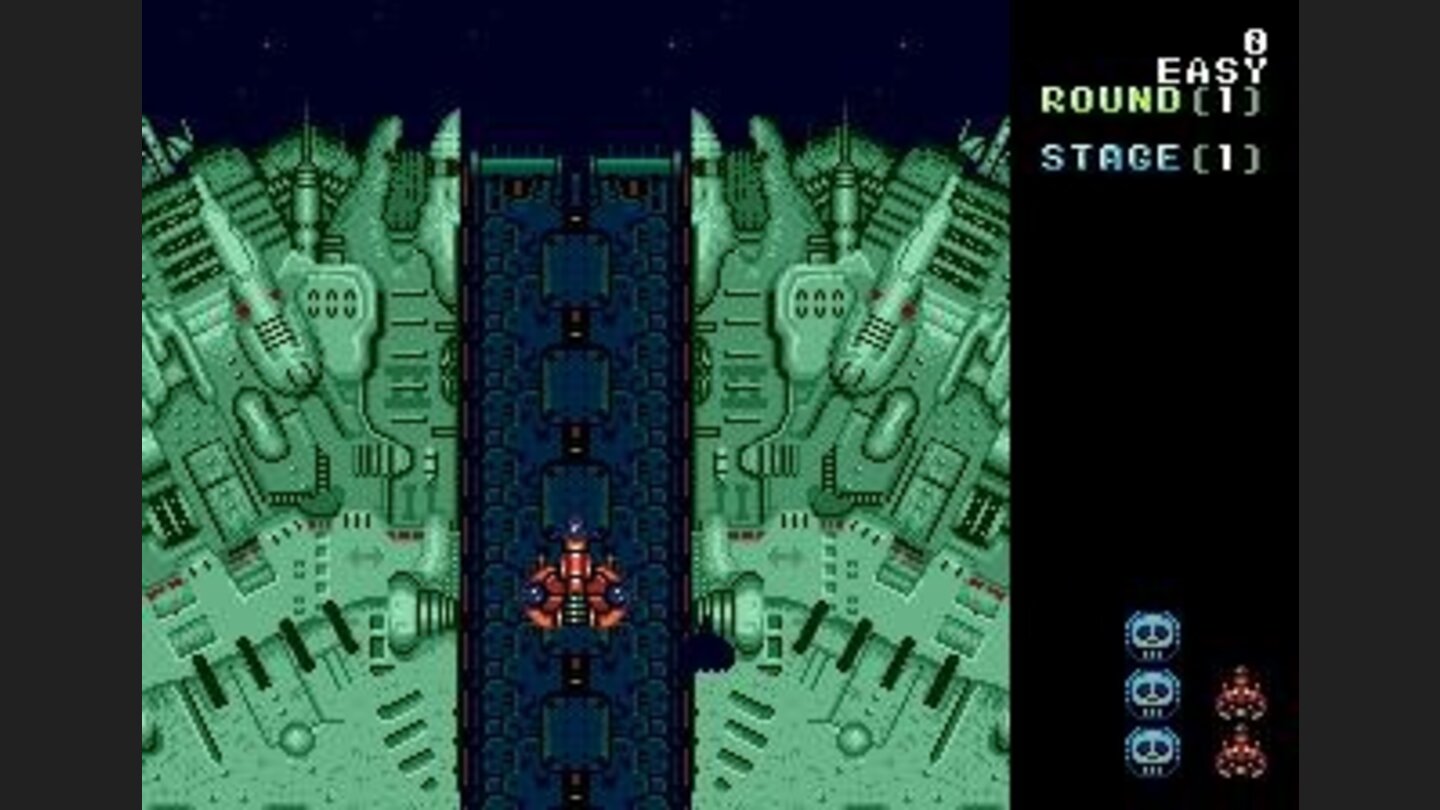Screen dimensions: 1440x810
Task: Click the right-side arrow marker near the channel
Action: [787, 555]
